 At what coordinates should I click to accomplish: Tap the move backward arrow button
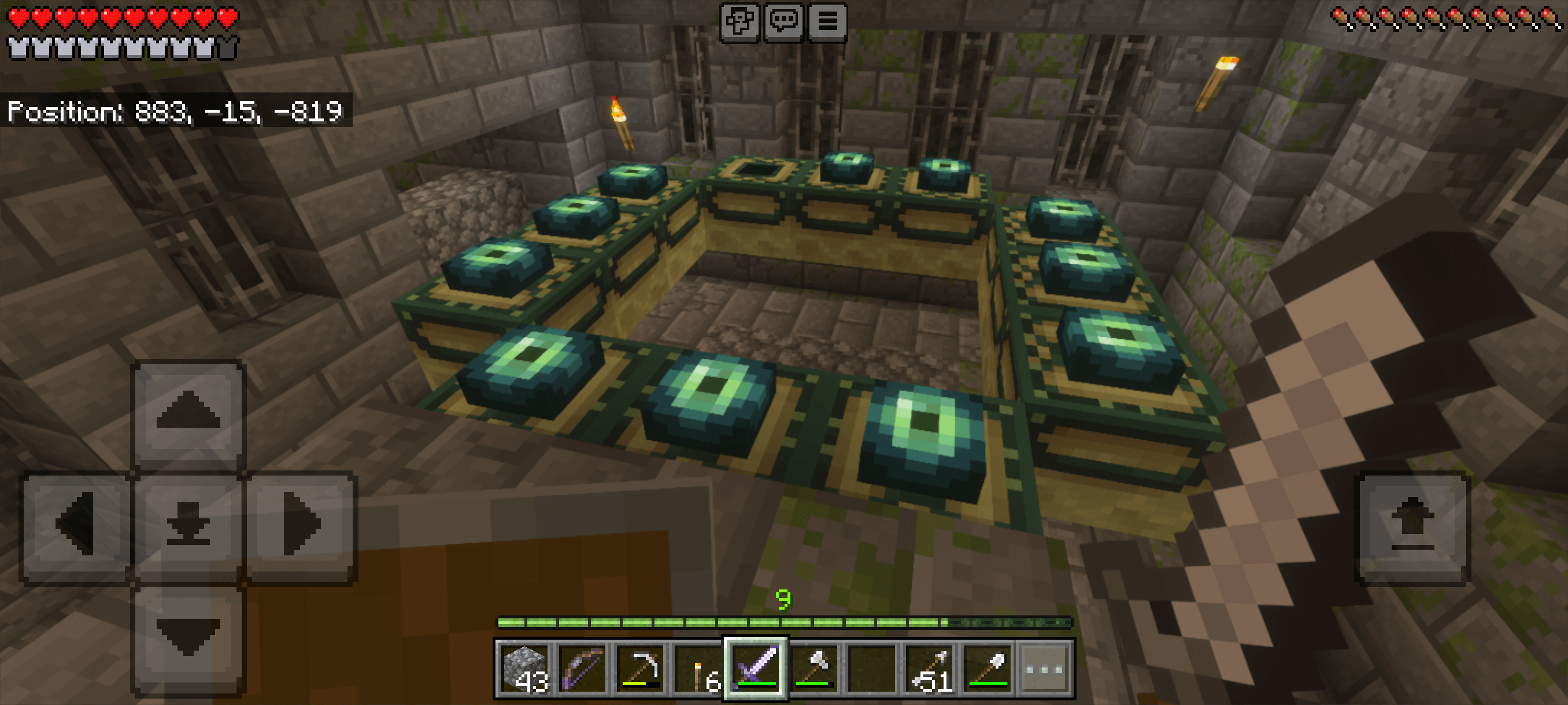point(188,637)
